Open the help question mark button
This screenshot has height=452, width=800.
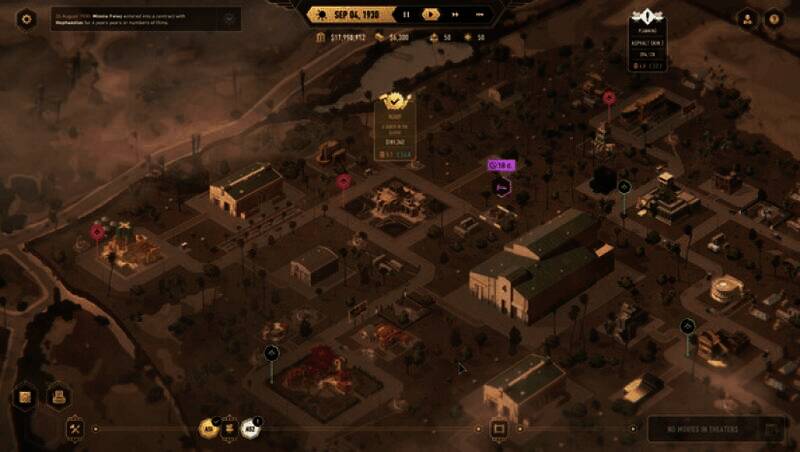(773, 18)
